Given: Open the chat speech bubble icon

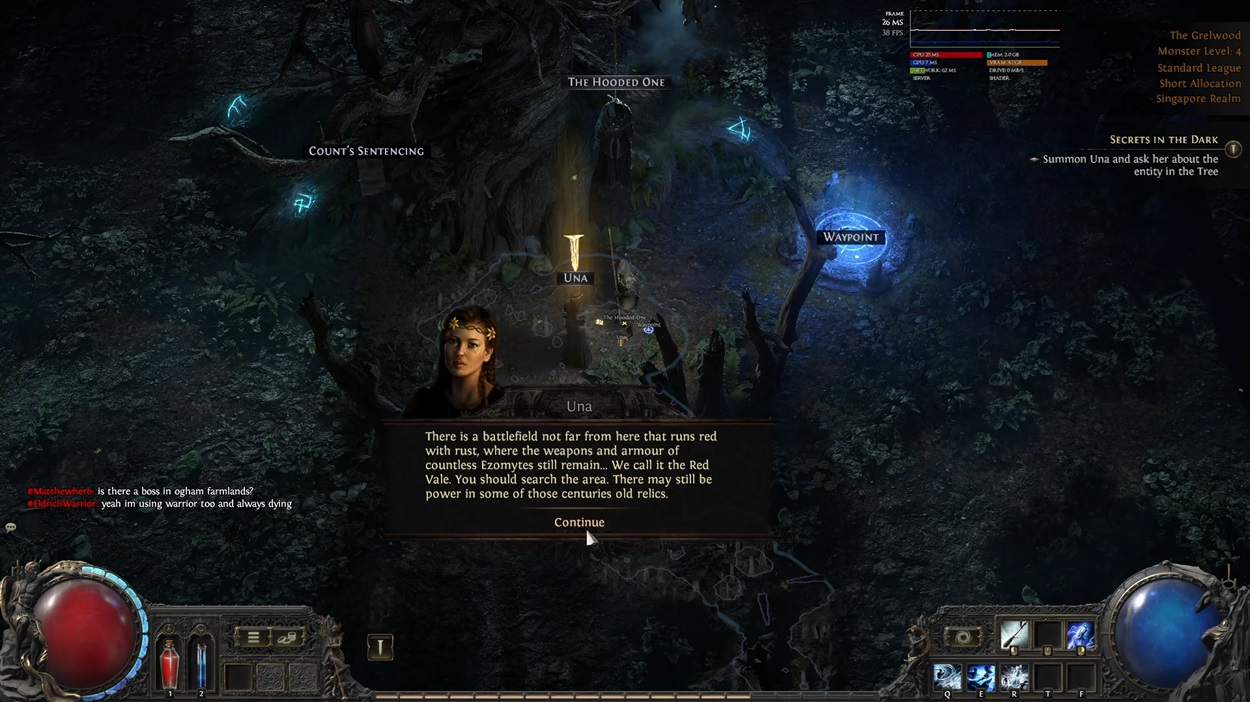Looking at the screenshot, I should pyautogui.click(x=11, y=527).
